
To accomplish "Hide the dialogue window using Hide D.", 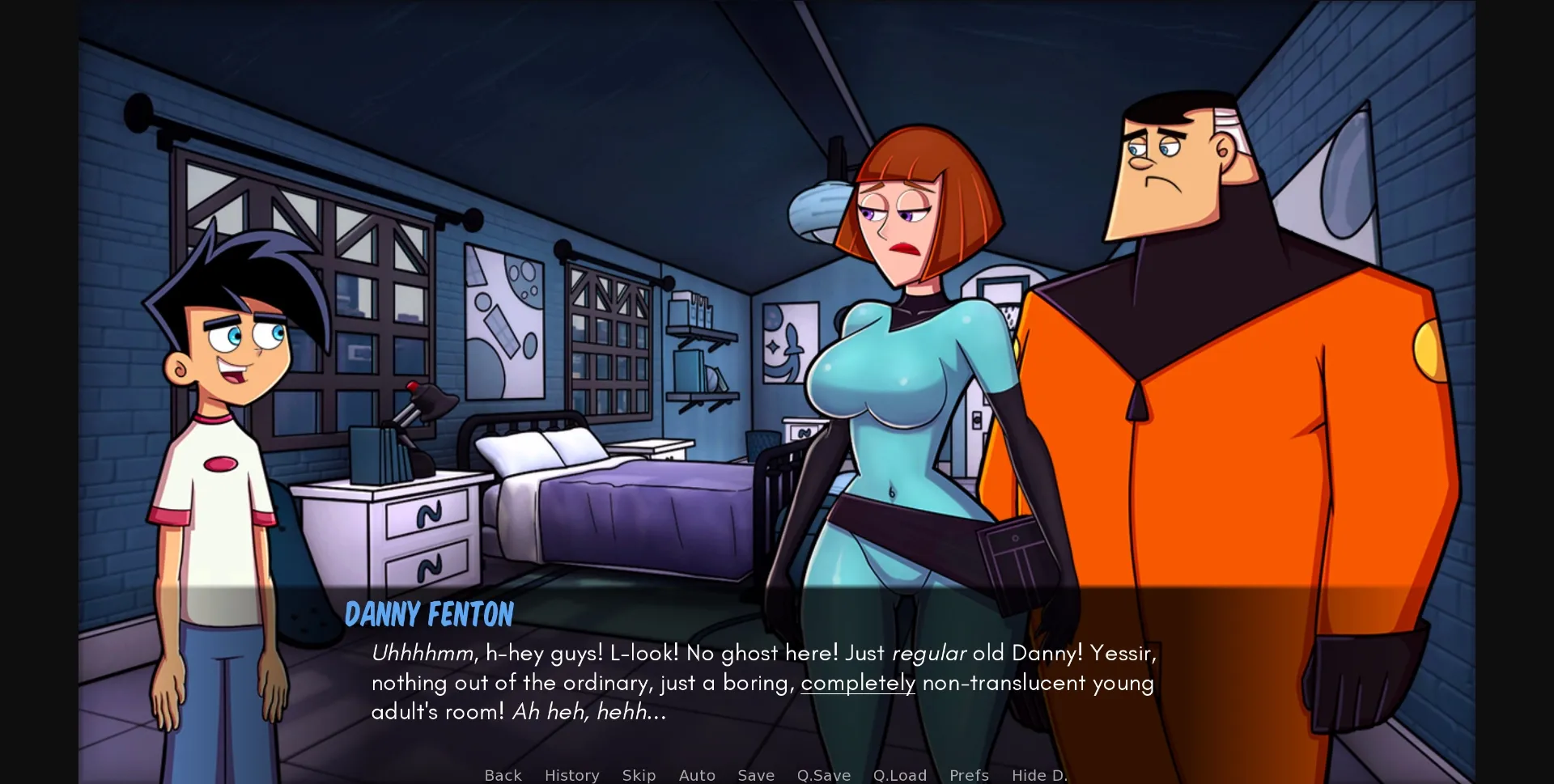I will [1039, 775].
